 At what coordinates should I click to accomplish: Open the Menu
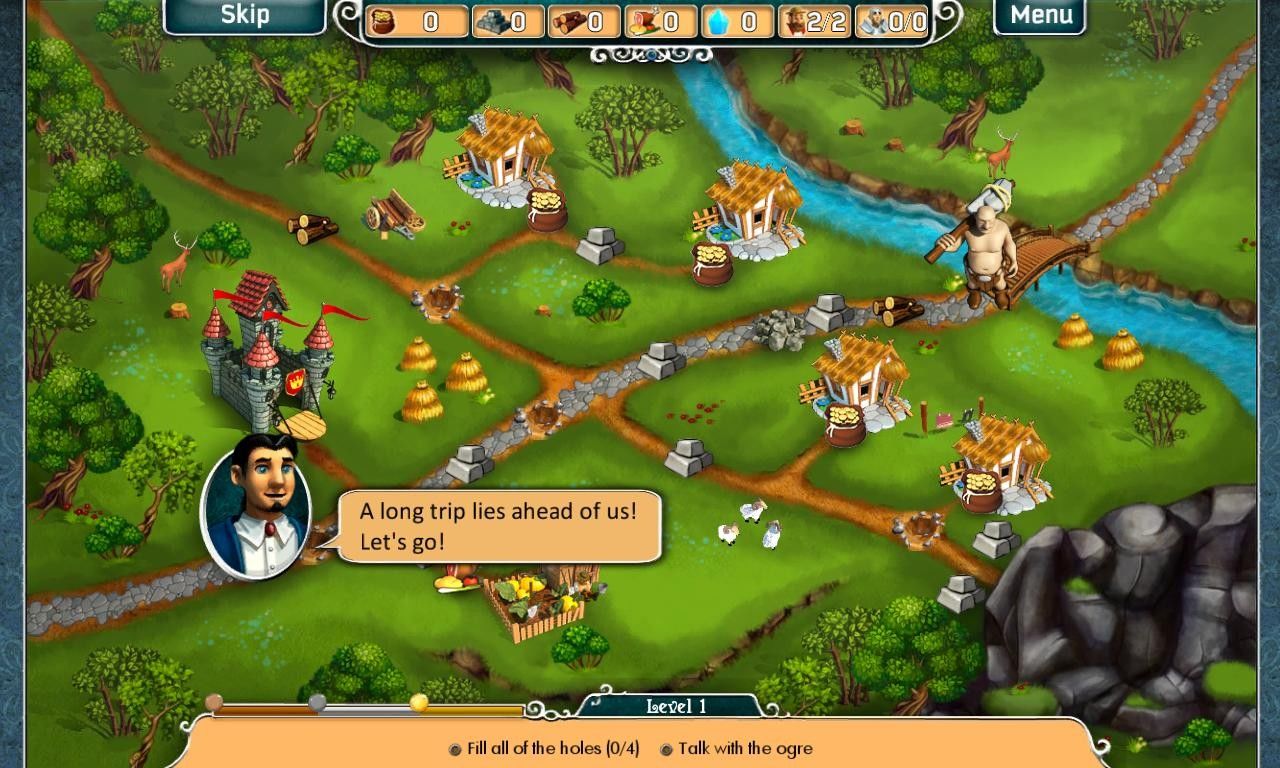pos(1040,15)
